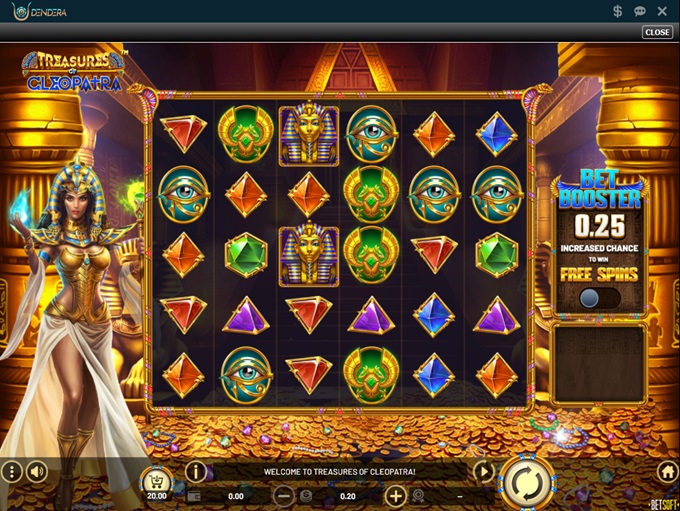Go to the home screen icon
This screenshot has height=511, width=680.
pyautogui.click(x=667, y=471)
